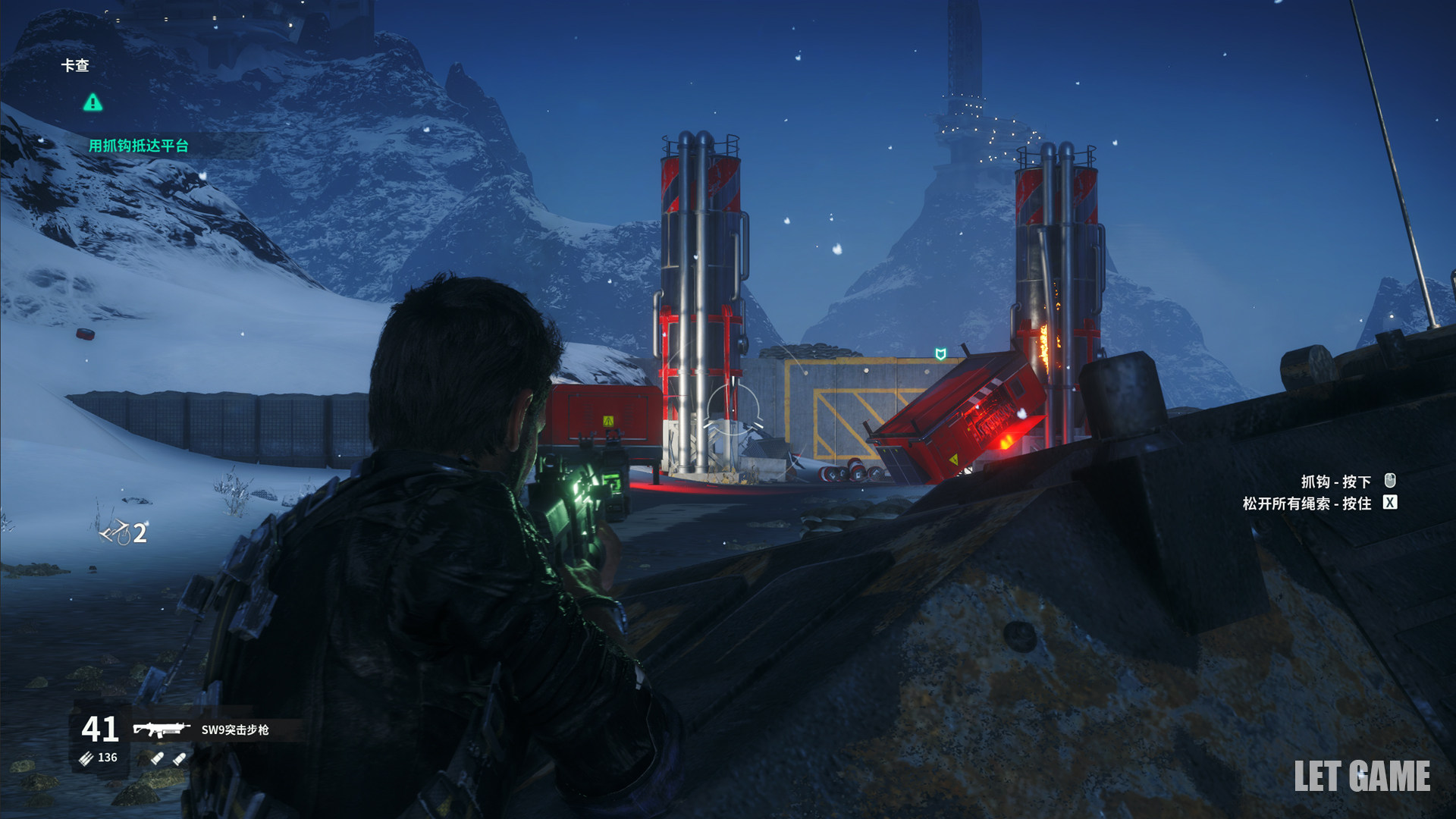This screenshot has width=1456, height=819.
Task: Click the green shield objective marker
Action: point(940,354)
